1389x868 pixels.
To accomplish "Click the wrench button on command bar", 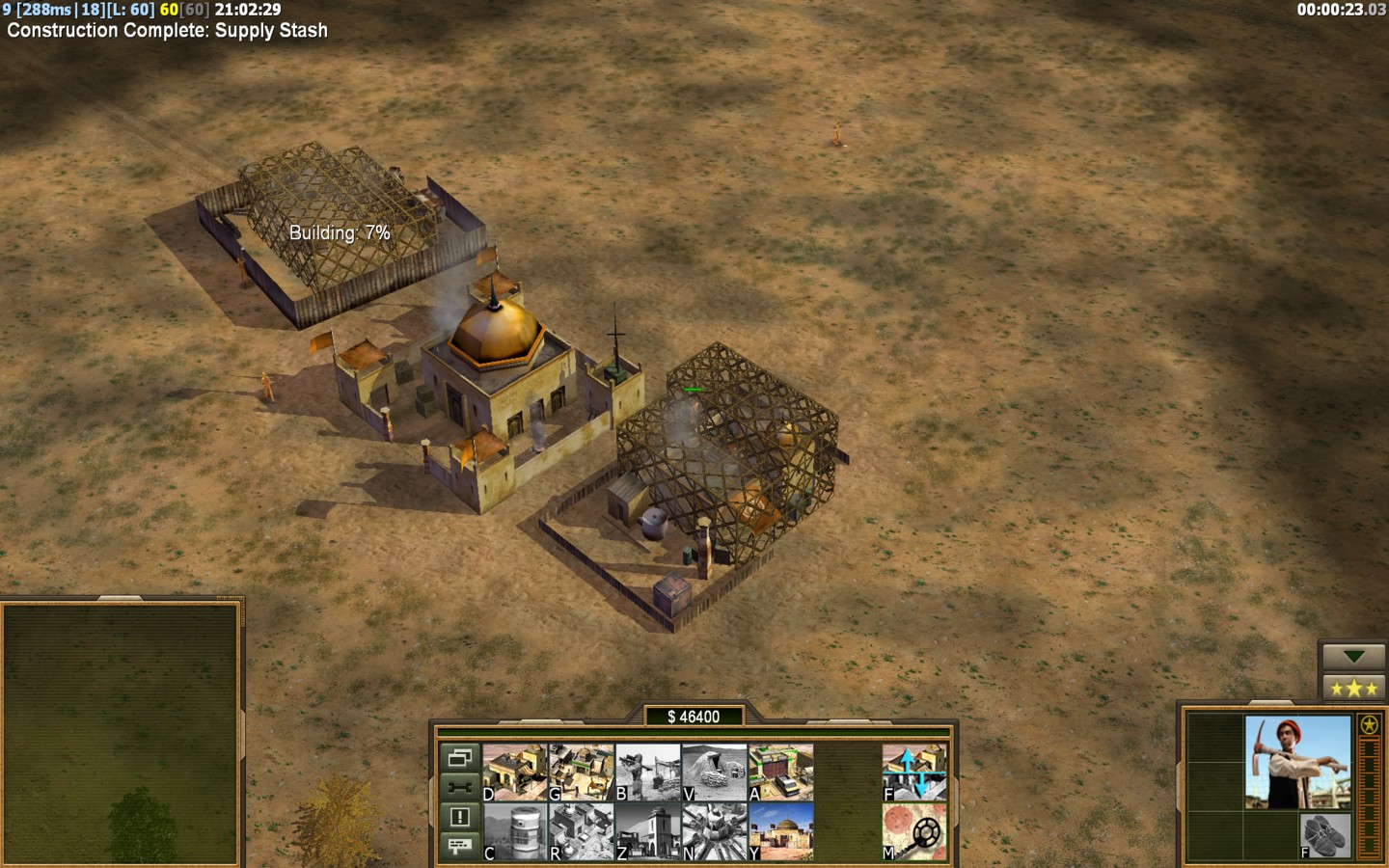I will pos(459,787).
